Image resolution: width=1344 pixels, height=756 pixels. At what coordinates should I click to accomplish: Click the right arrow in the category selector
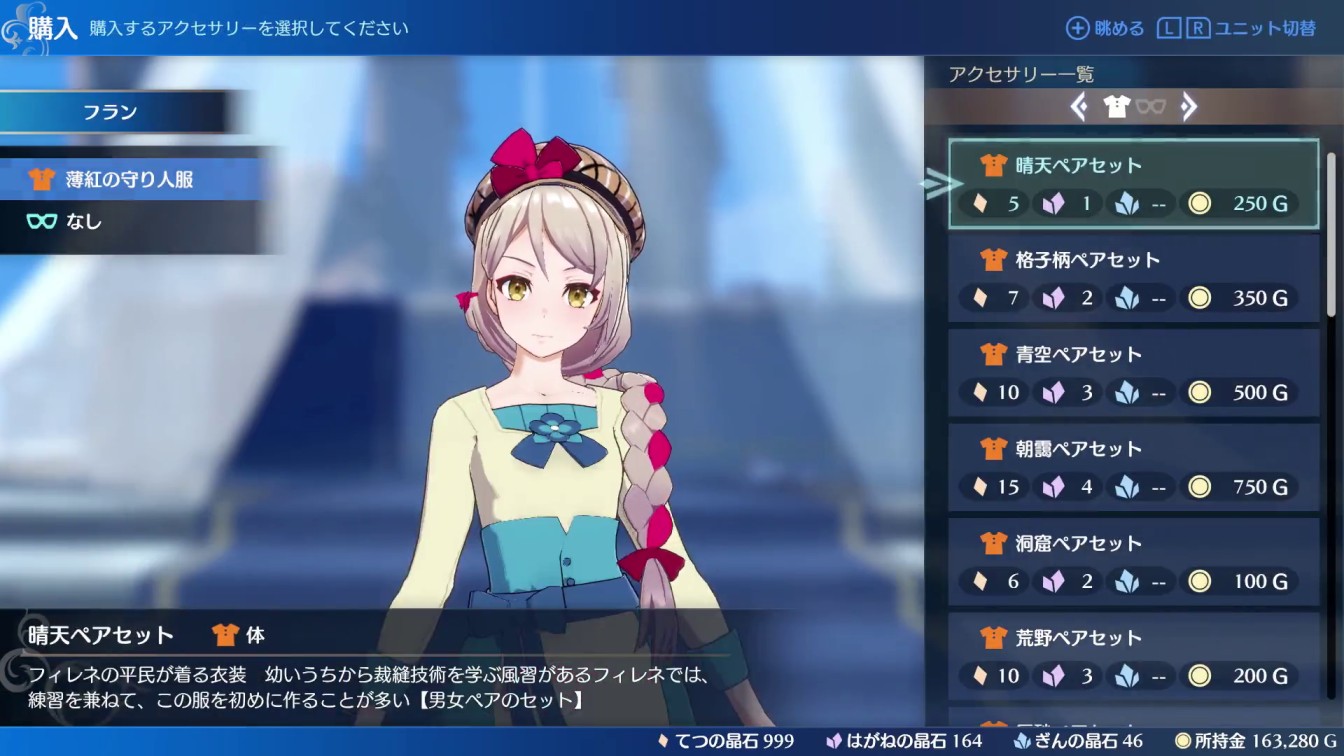point(1190,107)
